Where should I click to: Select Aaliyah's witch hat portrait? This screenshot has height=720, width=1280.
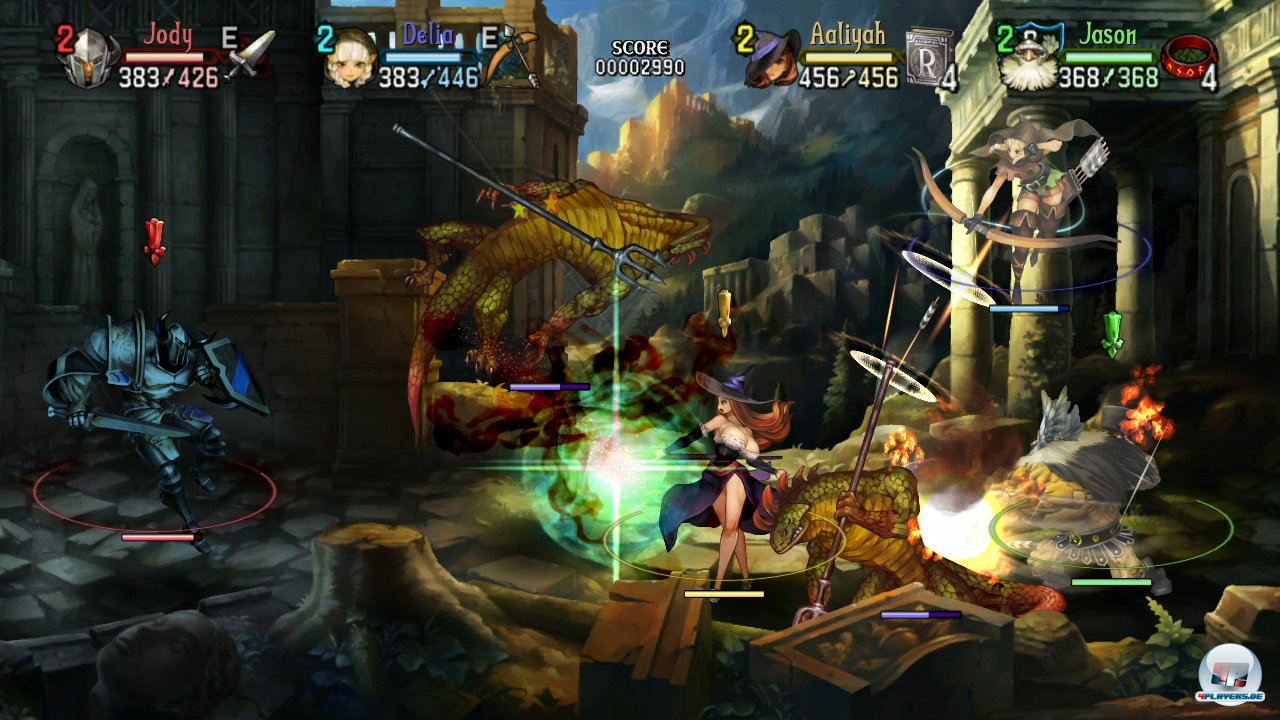(x=771, y=59)
